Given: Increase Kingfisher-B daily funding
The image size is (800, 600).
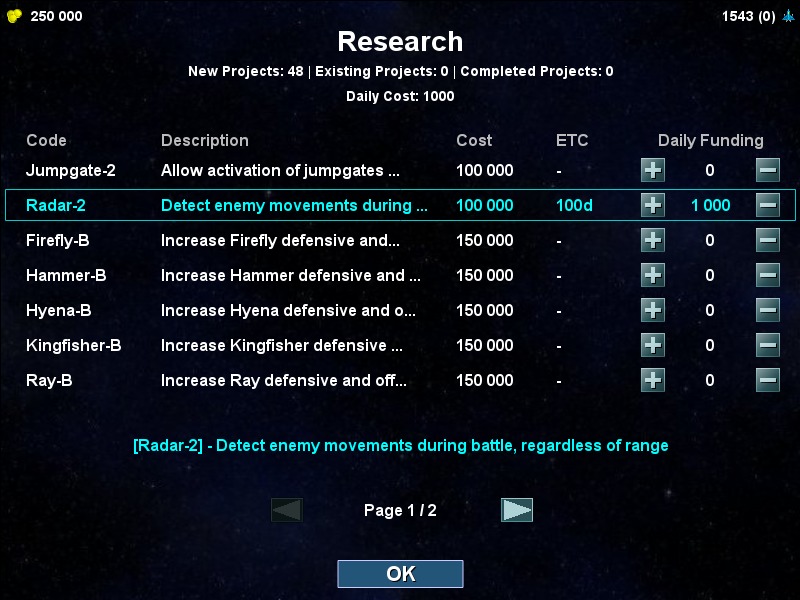Looking at the screenshot, I should 652,345.
